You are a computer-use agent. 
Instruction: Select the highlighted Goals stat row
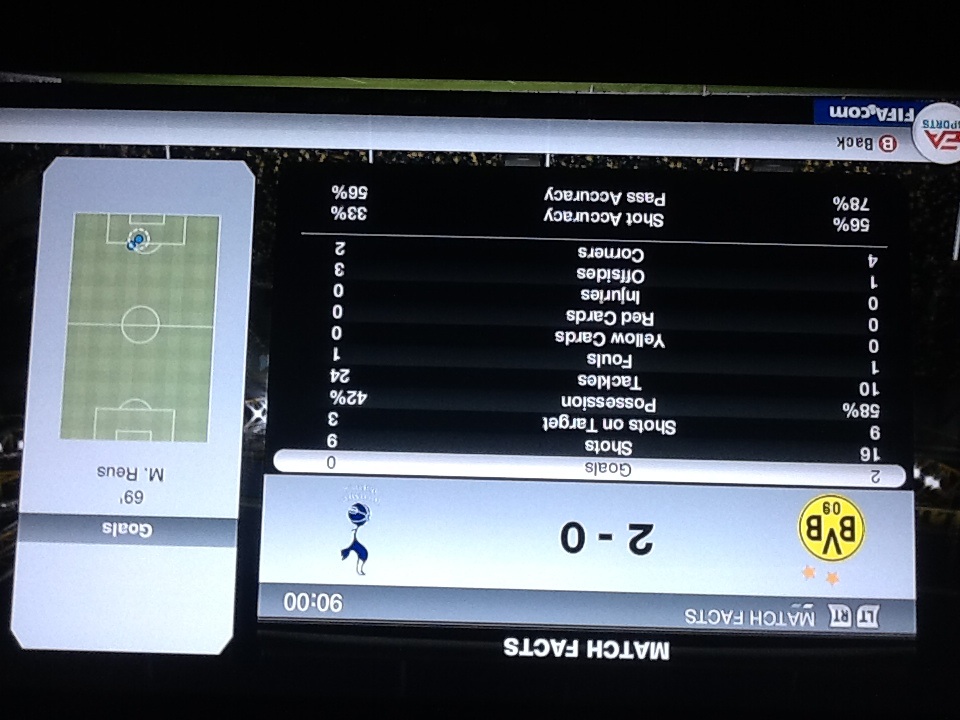(590, 466)
